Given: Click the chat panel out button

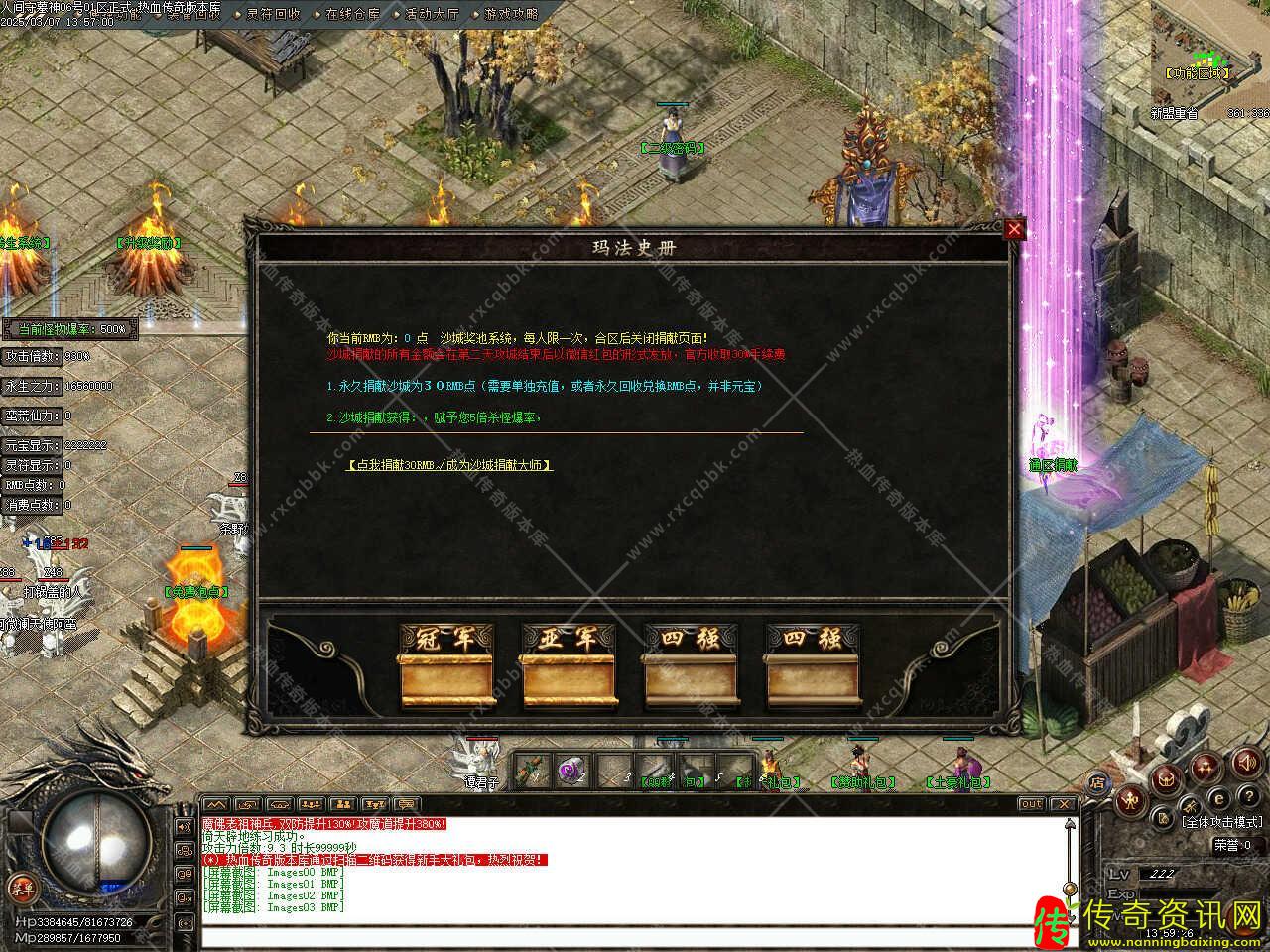Looking at the screenshot, I should (x=1031, y=804).
